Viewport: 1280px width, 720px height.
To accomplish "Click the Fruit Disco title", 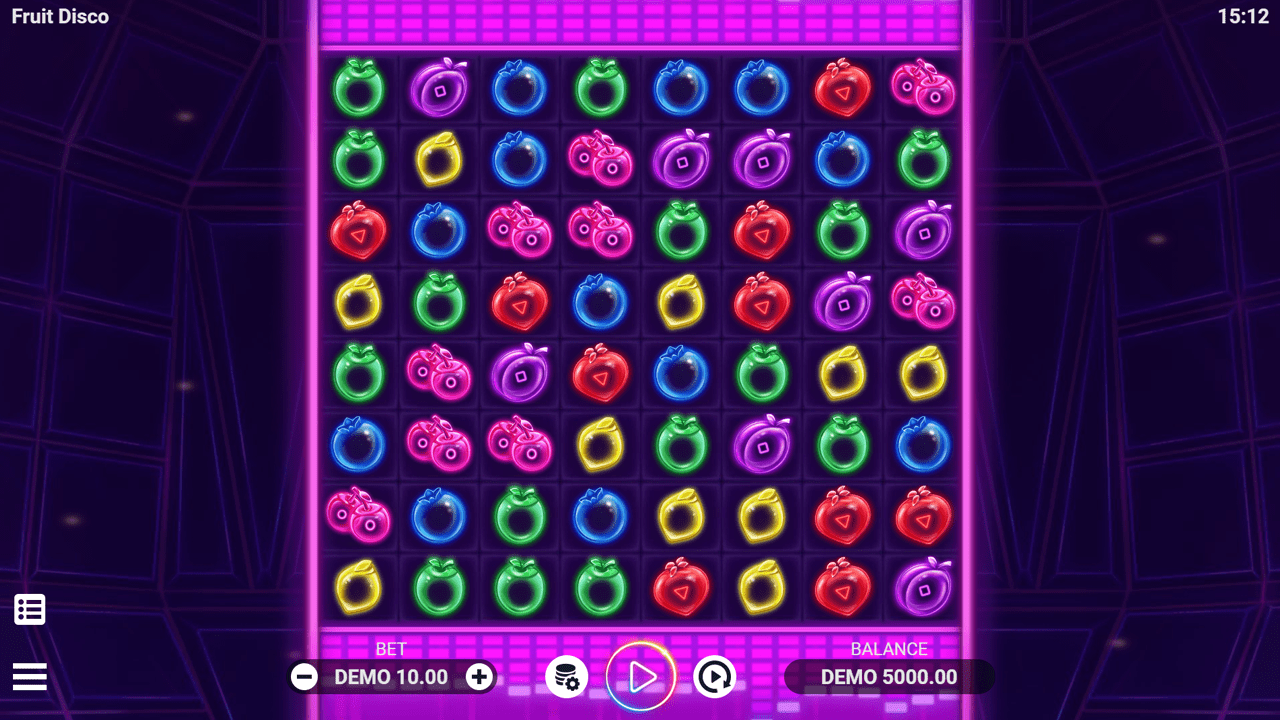I will tap(61, 16).
